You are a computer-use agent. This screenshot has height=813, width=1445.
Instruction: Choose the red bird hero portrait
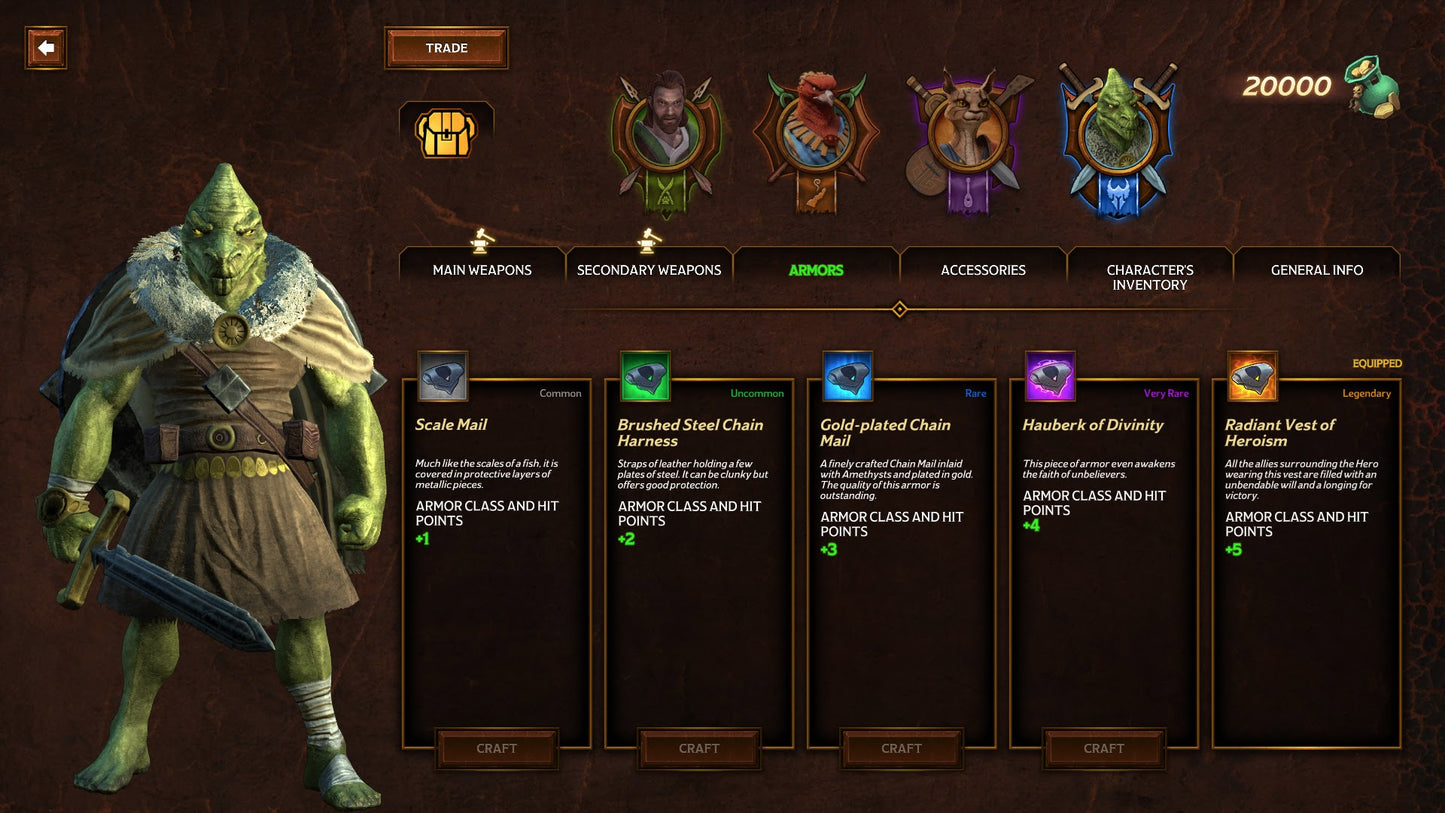tap(816, 132)
